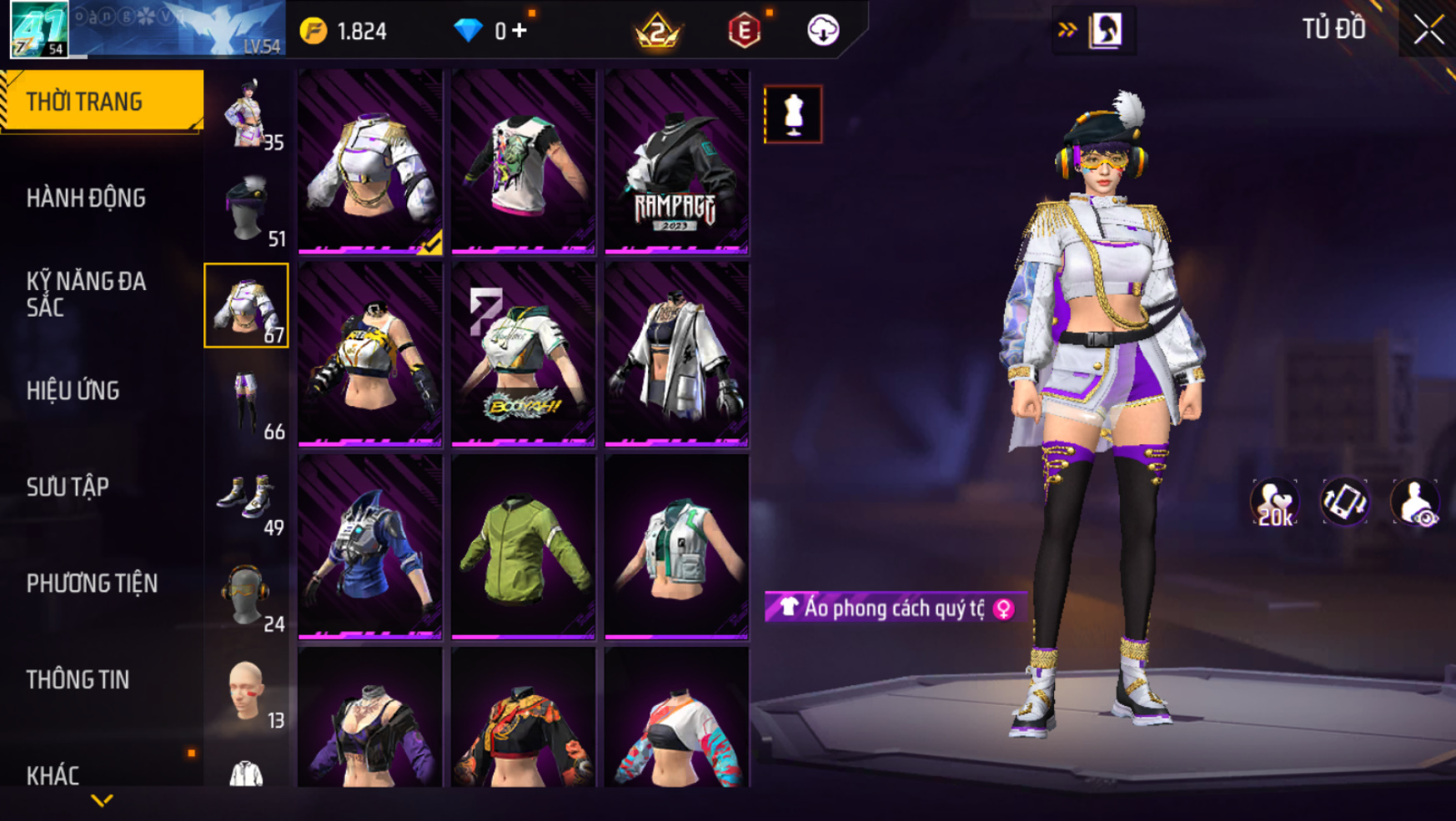Choose the zombie graphic t-shirt
The image size is (1456, 821).
[x=523, y=162]
